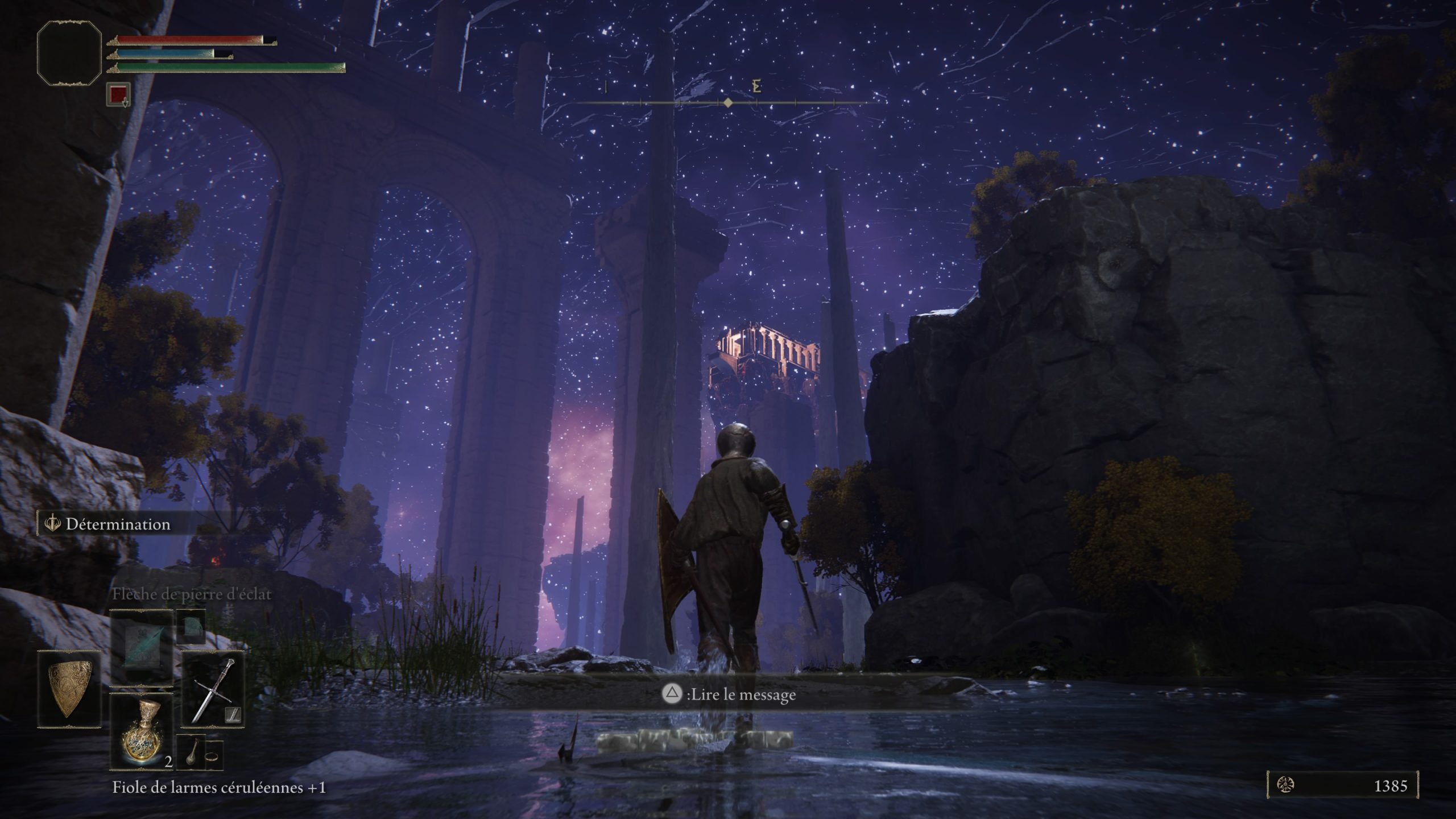Click the red Crimson Flask memory slot icon
The width and height of the screenshot is (1456, 819).
tap(118, 94)
